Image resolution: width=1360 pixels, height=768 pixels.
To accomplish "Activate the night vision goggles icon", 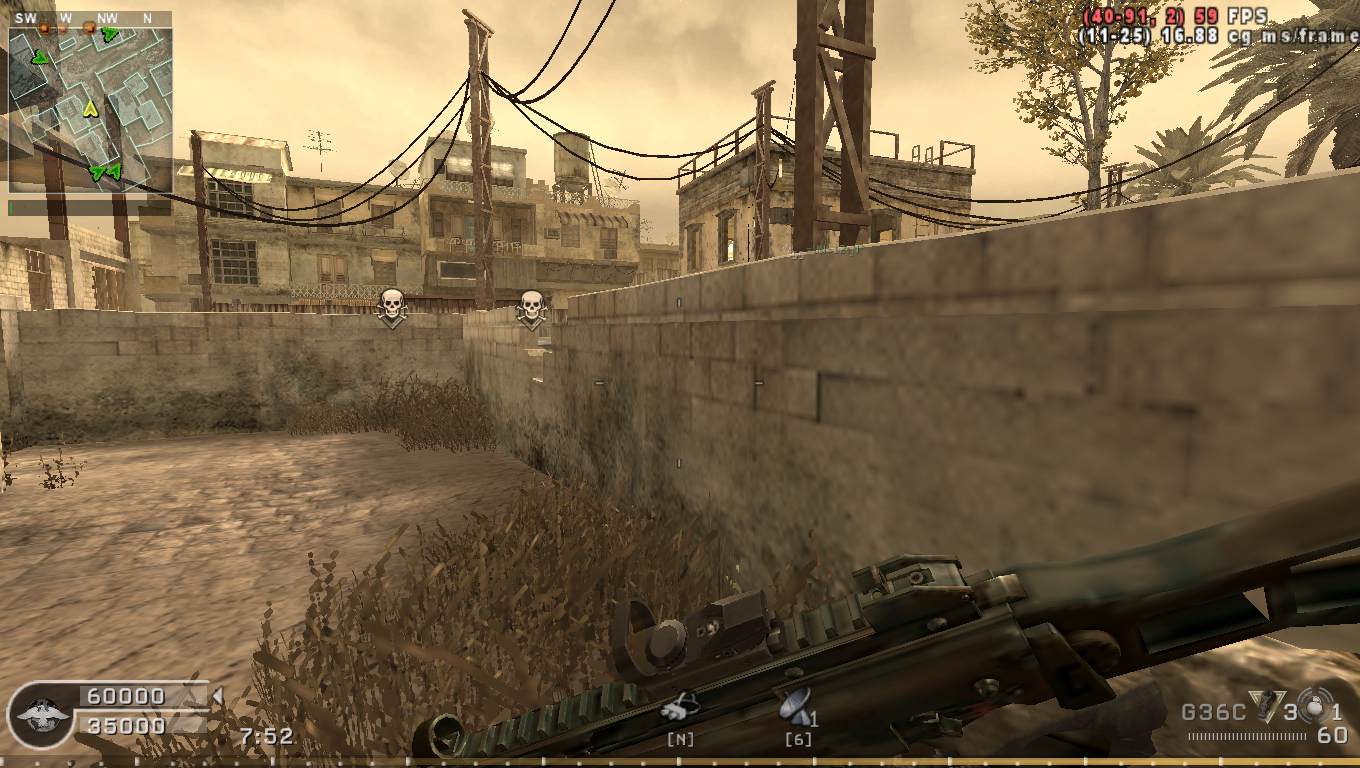I will point(680,708).
